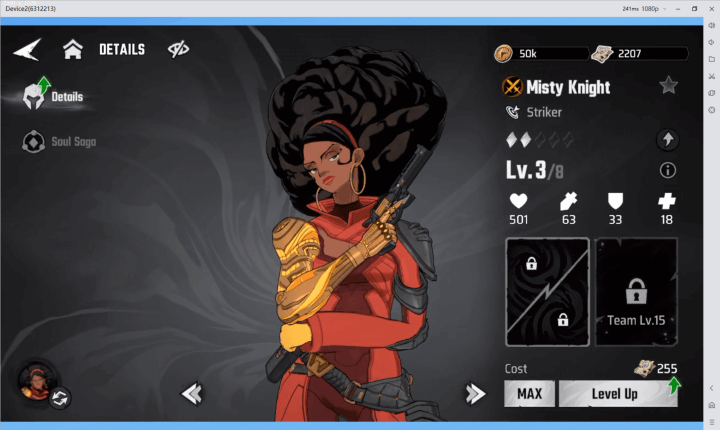Image resolution: width=720 pixels, height=430 pixels.
Task: Open the rank-up arrow button
Action: point(668,139)
